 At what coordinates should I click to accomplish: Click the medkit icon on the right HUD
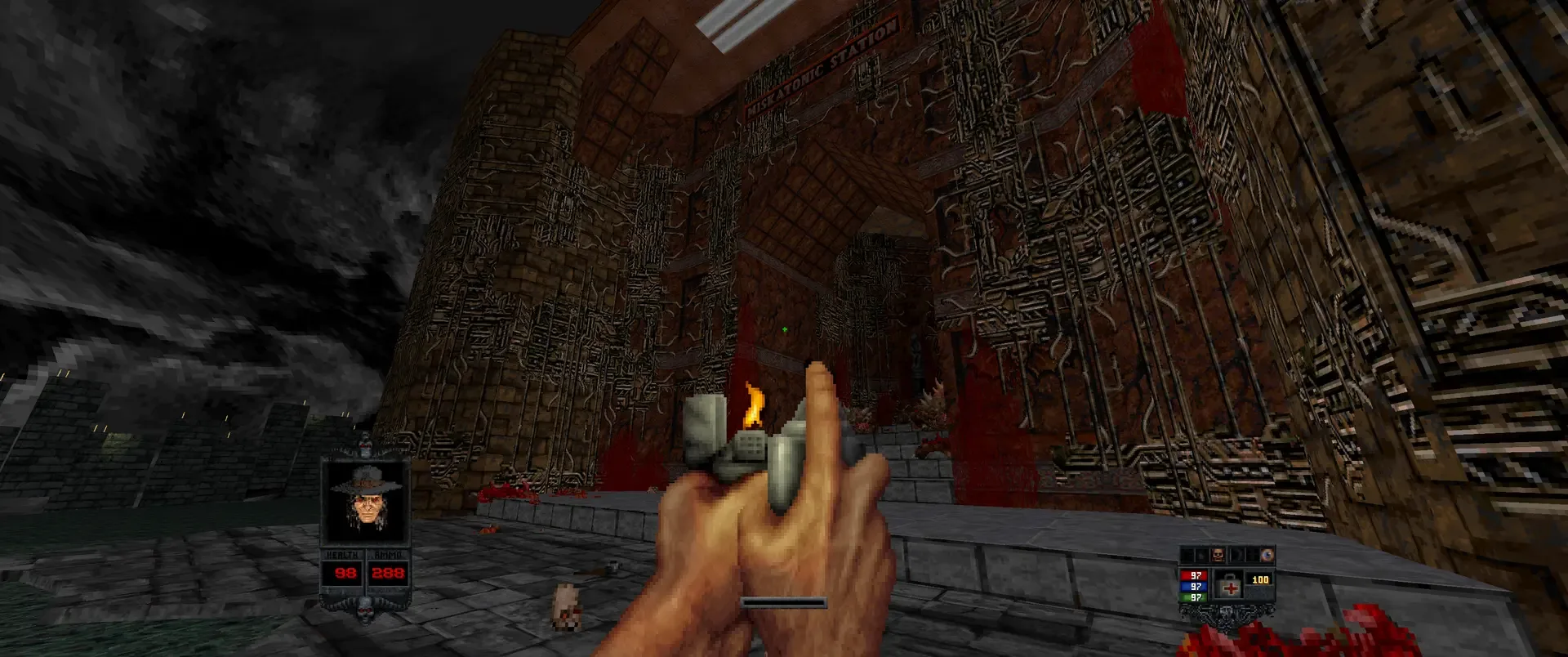click(x=1229, y=587)
